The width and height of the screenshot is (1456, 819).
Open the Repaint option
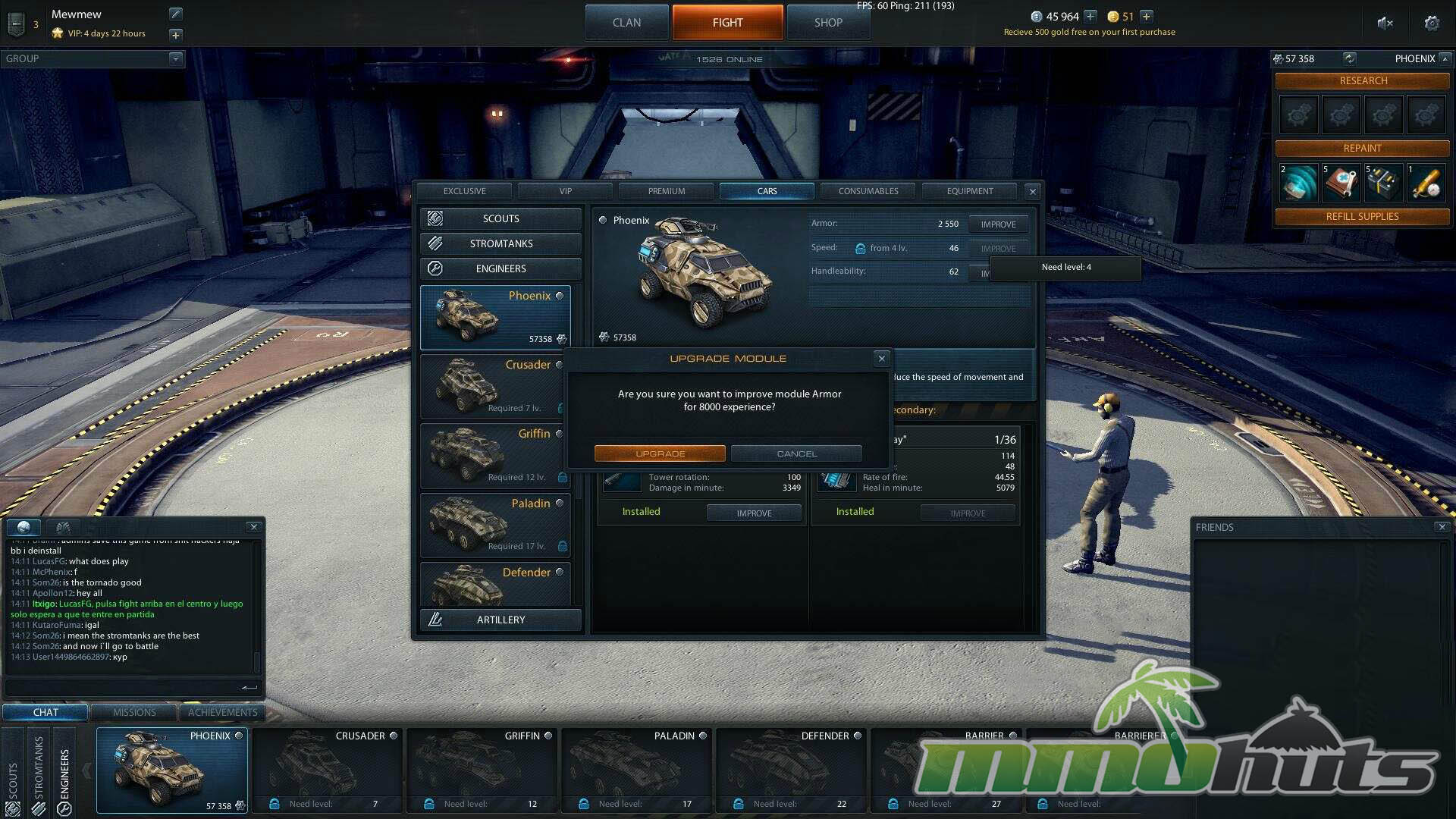(x=1362, y=149)
